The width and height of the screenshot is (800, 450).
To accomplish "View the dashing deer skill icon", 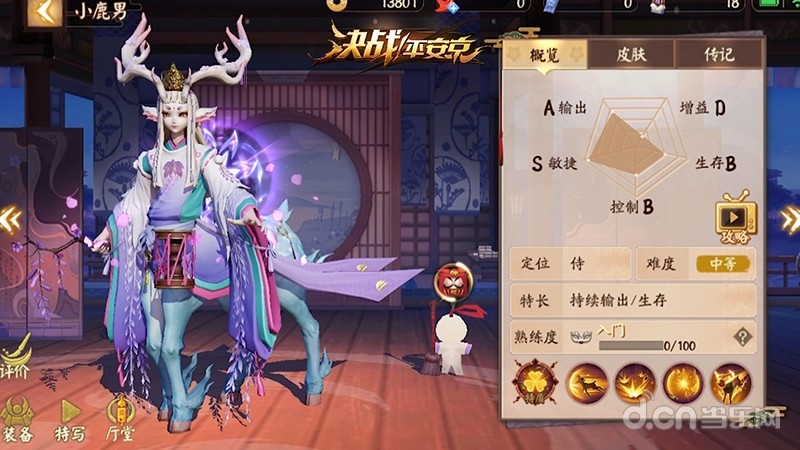I will [586, 385].
